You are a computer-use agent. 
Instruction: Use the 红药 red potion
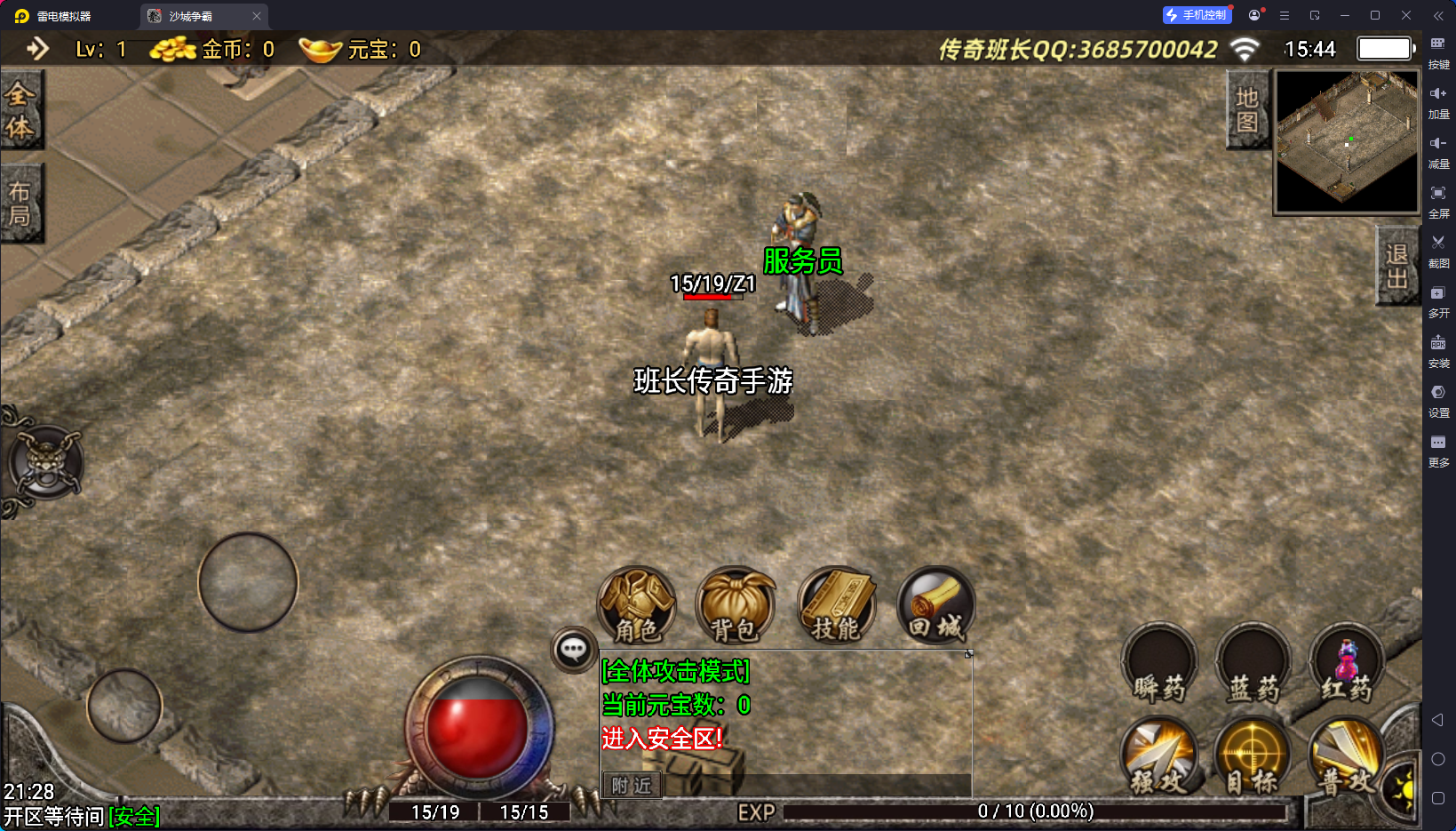tap(1346, 665)
